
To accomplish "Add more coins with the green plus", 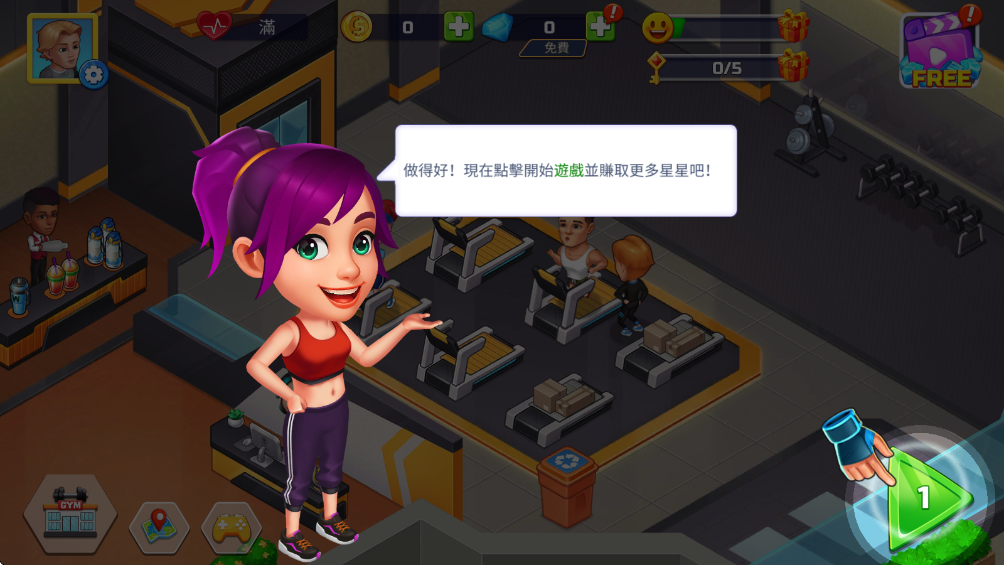I will click(x=458, y=27).
